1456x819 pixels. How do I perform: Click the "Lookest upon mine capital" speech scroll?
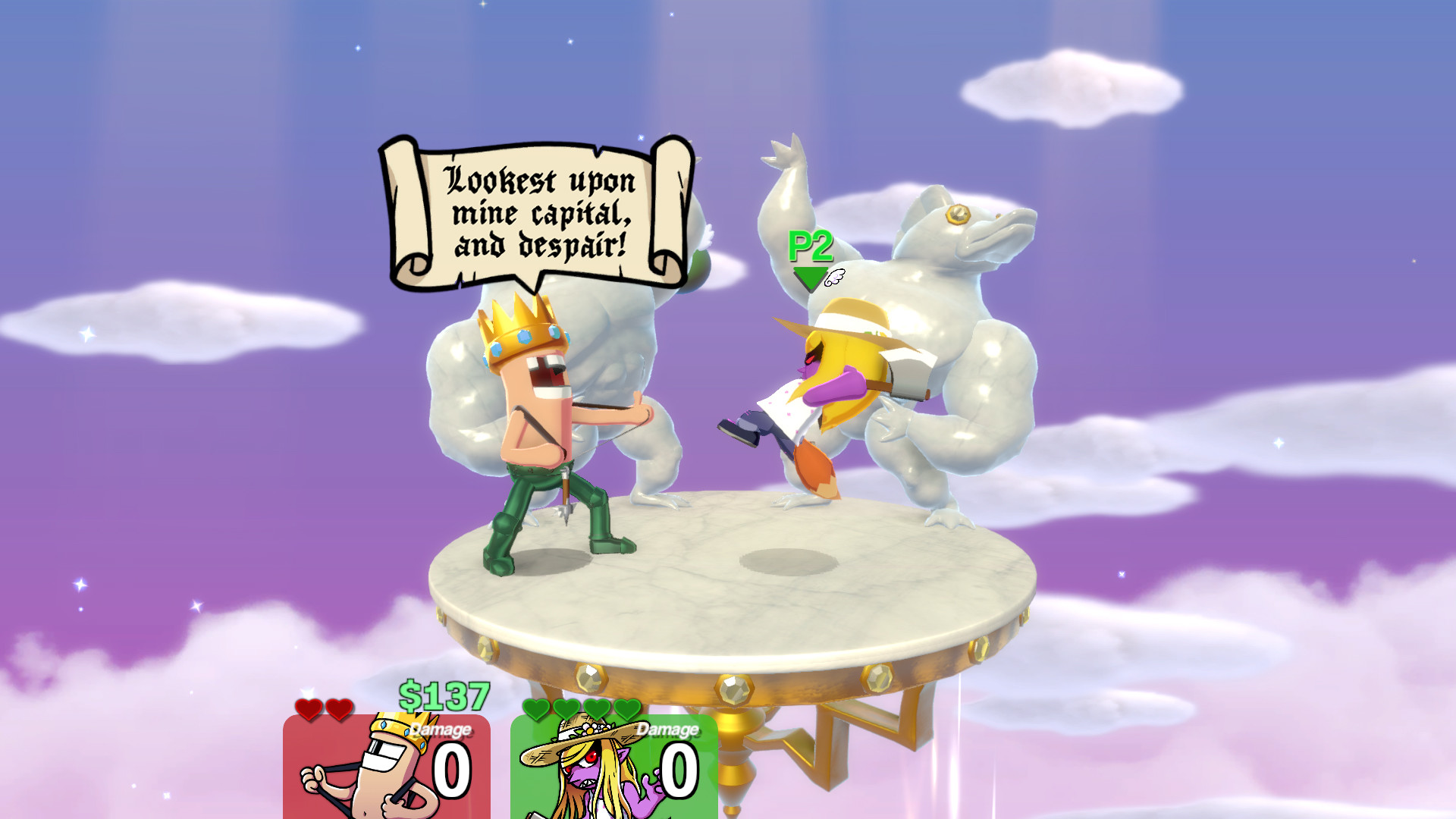pyautogui.click(x=538, y=214)
